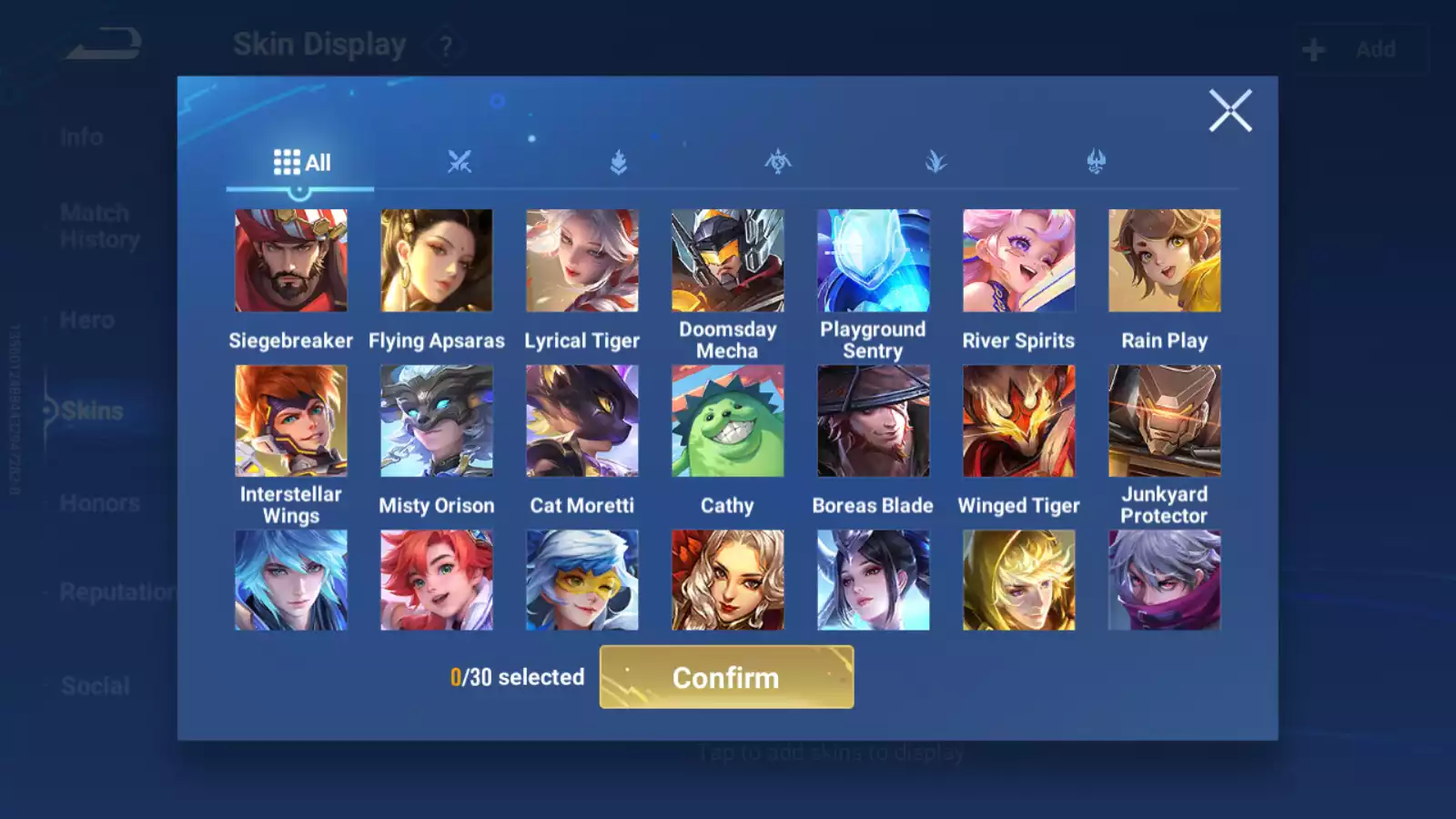Select the River Spirits skin
The height and width of the screenshot is (819, 1456).
[1019, 261]
